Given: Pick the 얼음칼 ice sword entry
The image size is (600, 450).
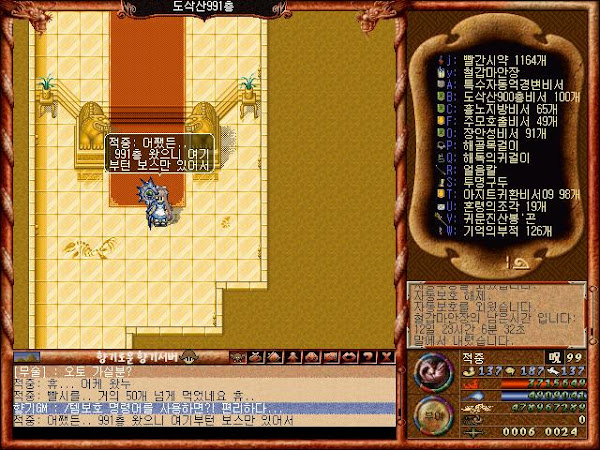Looking at the screenshot, I should [x=480, y=169].
